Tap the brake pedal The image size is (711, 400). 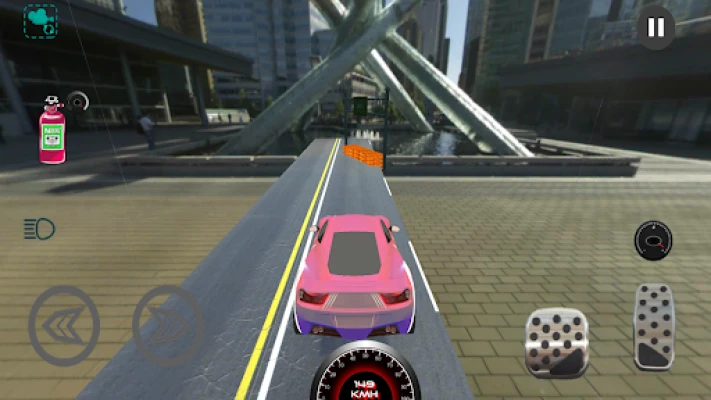557,342
